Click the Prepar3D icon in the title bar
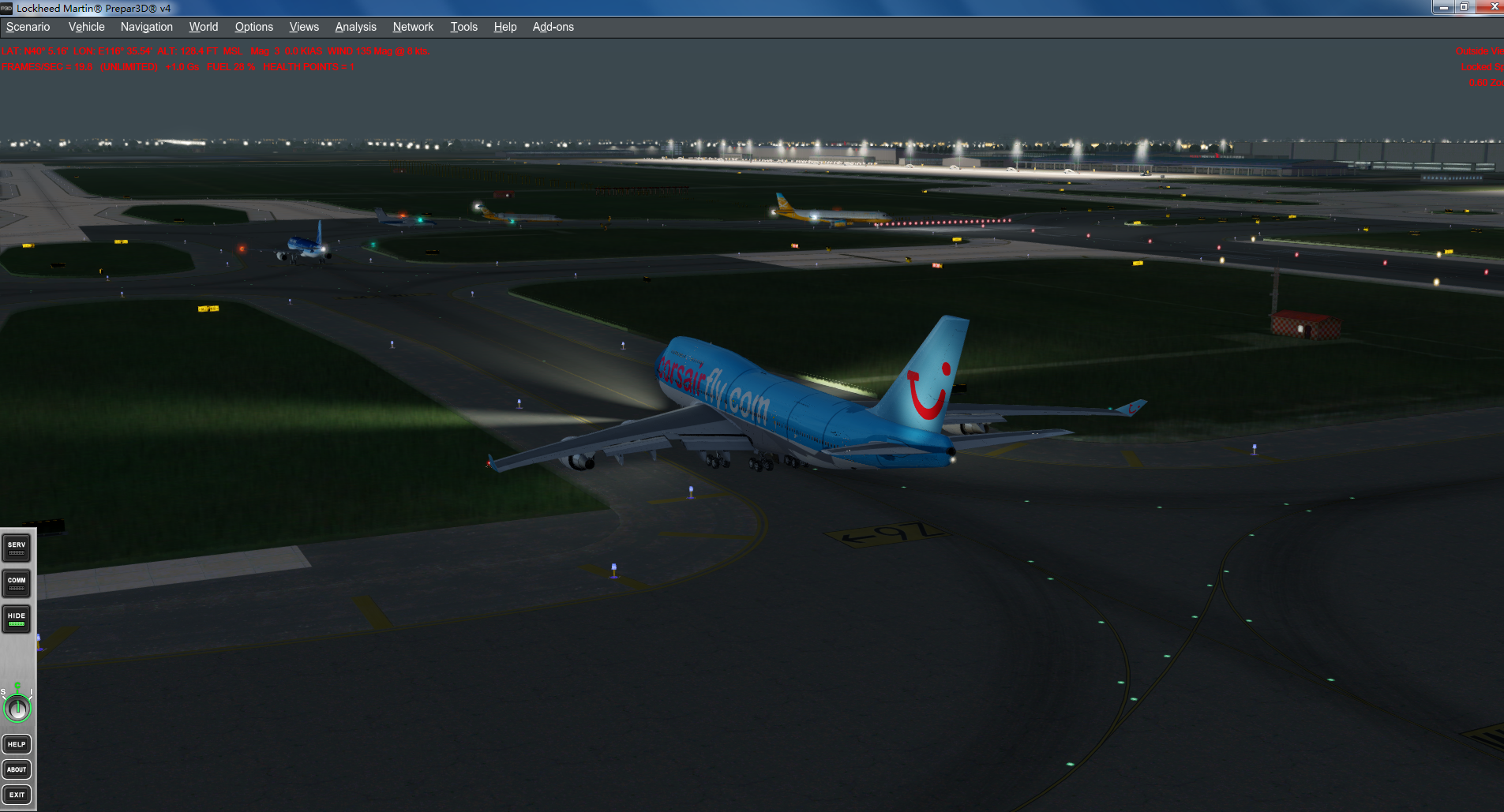This screenshot has width=1504, height=812. click(x=6, y=7)
